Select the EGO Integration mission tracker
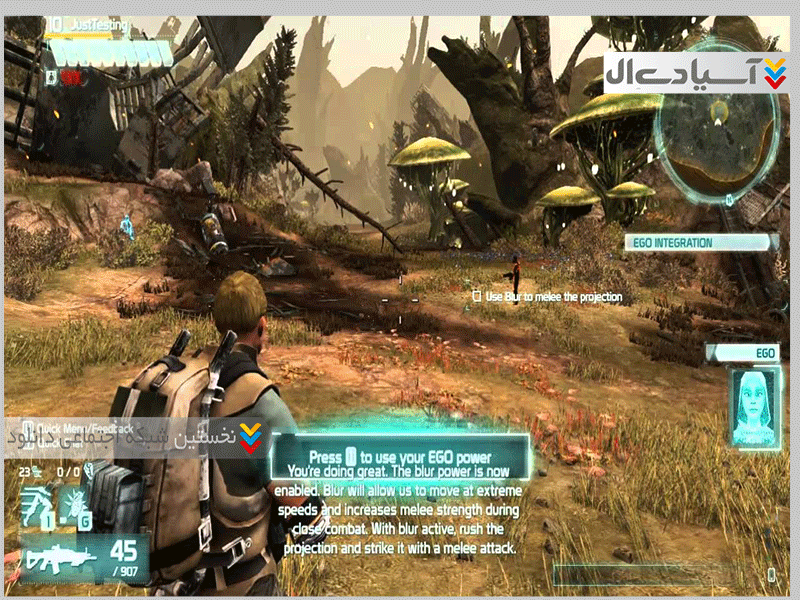Screen dimensions: 800x600 [701, 242]
